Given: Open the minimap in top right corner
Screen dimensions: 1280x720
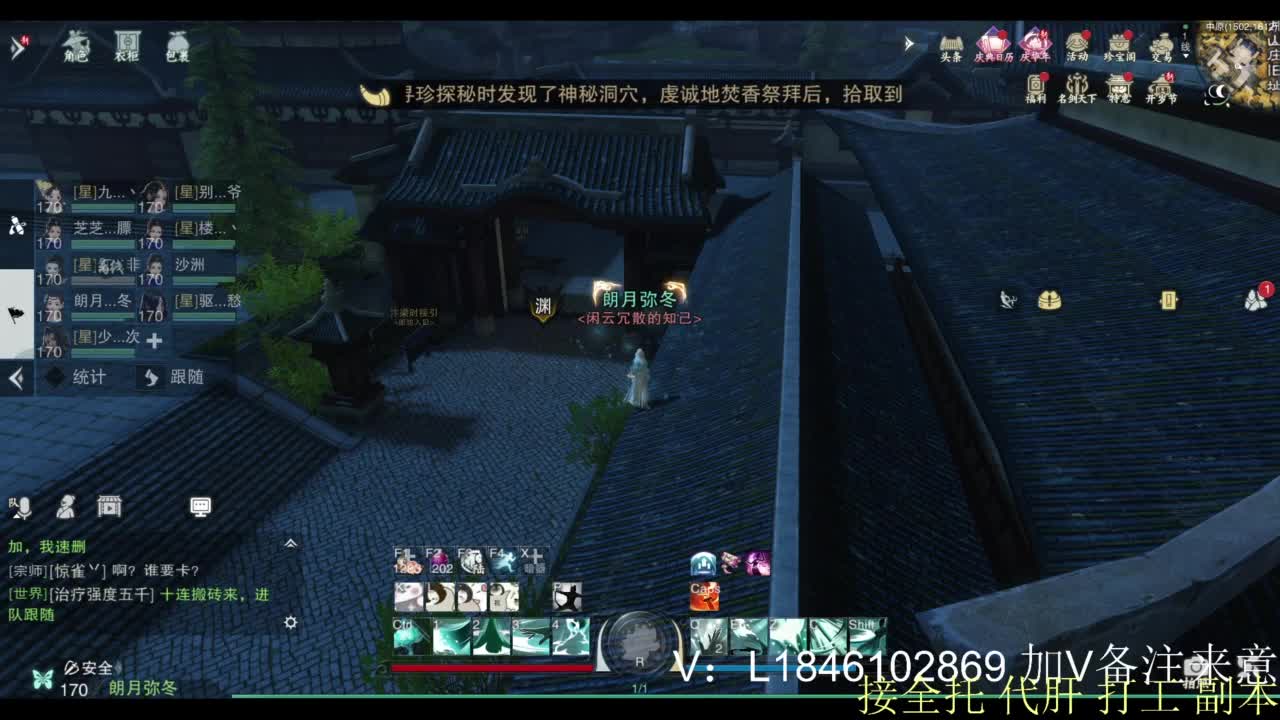Looking at the screenshot, I should pyautogui.click(x=1235, y=55).
